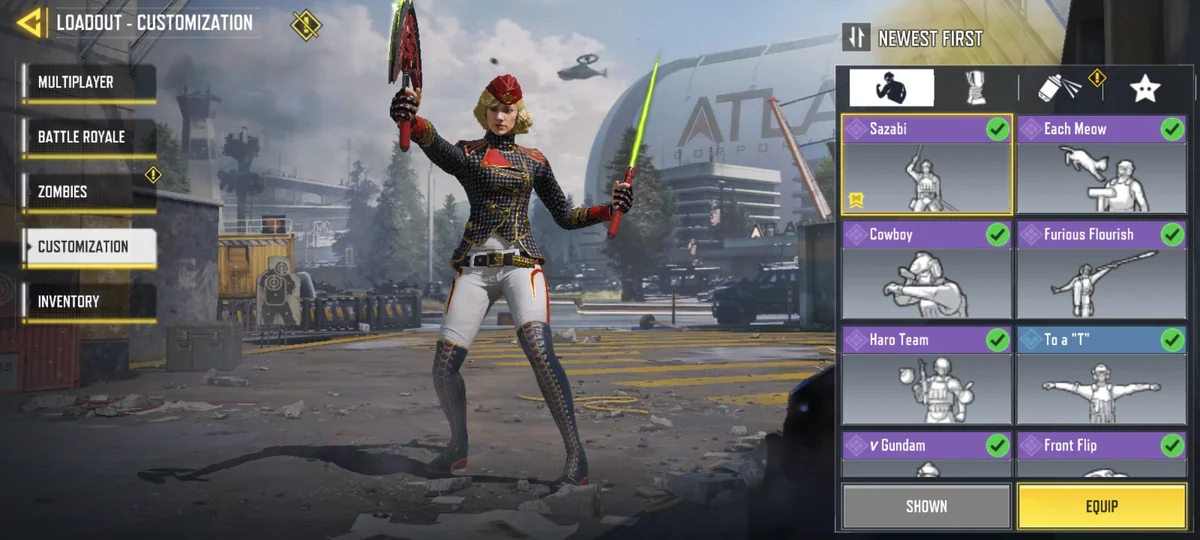Switch to the trophy-shaped tab
This screenshot has height=540, width=1200.
(976, 88)
